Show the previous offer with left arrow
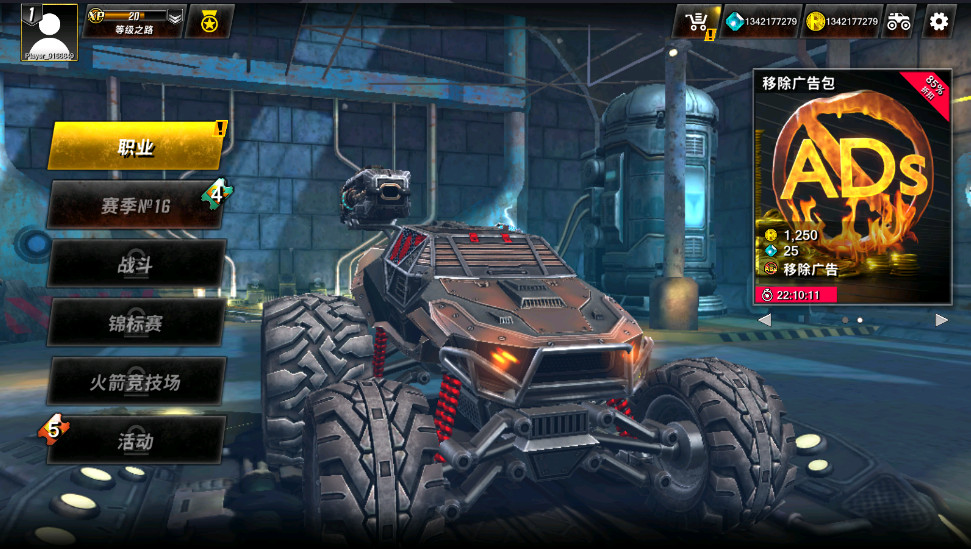Image resolution: width=971 pixels, height=549 pixels. tap(765, 320)
